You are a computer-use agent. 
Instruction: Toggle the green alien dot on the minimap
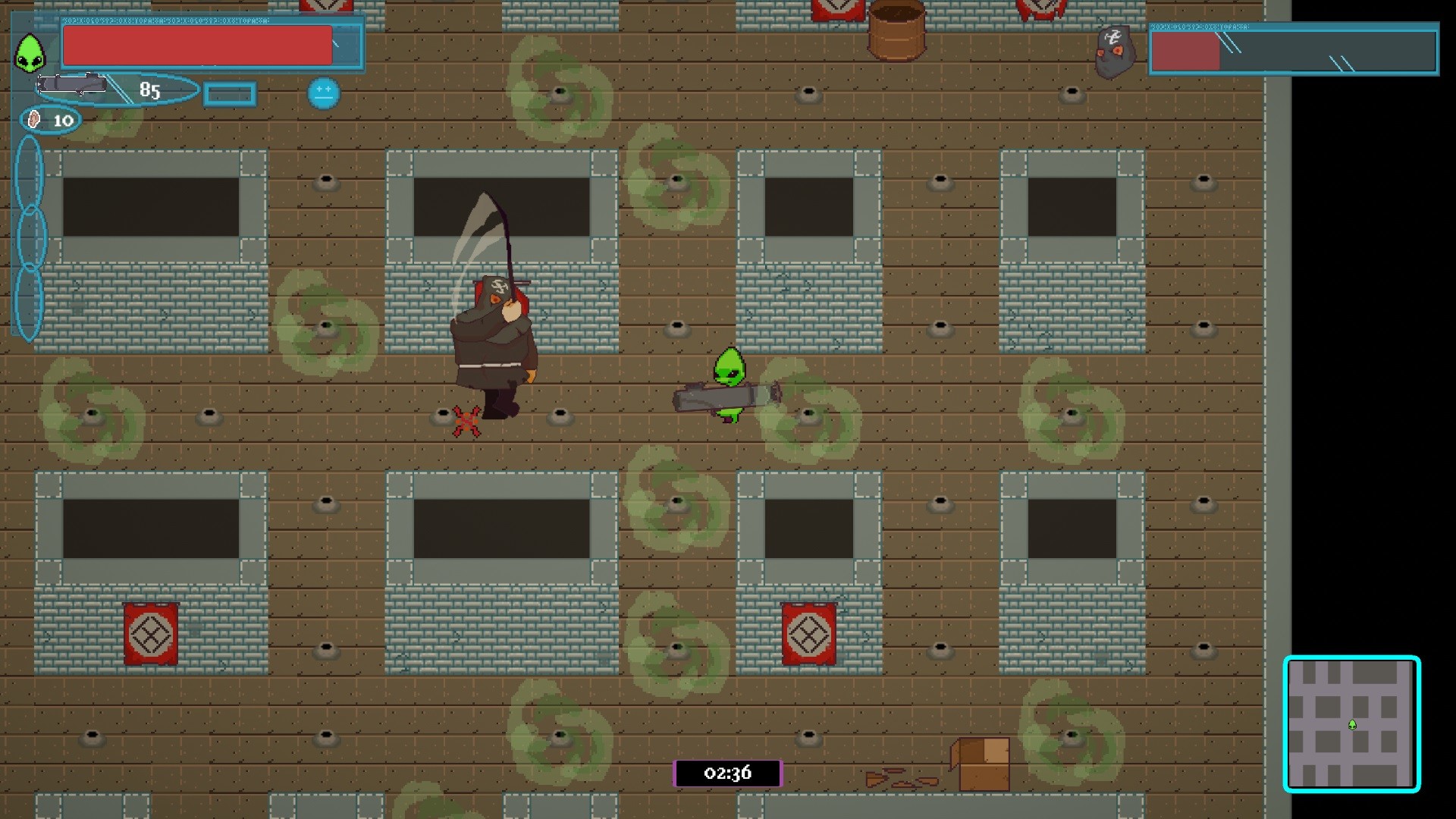click(x=1353, y=726)
